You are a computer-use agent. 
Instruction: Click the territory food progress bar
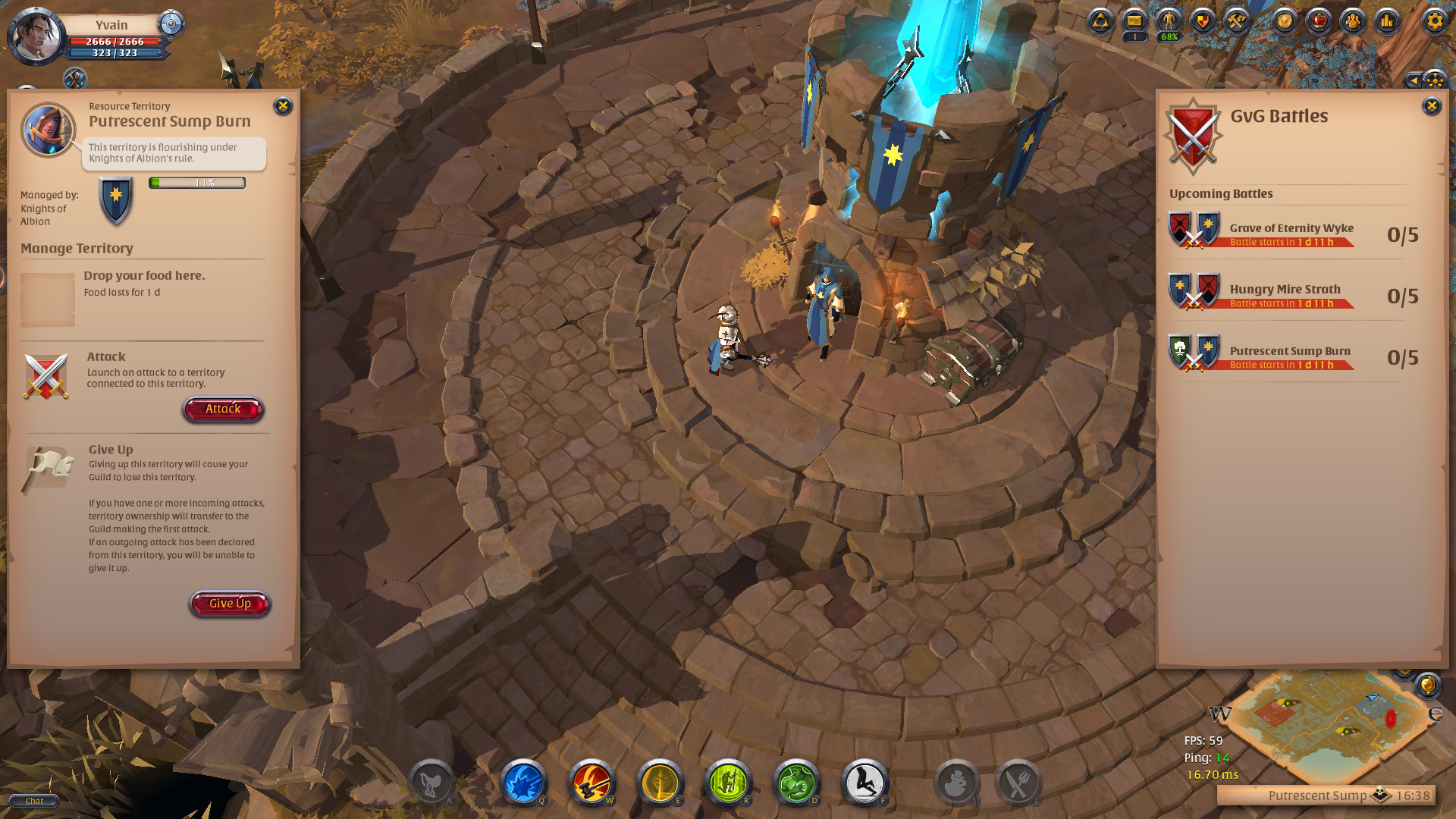click(196, 183)
